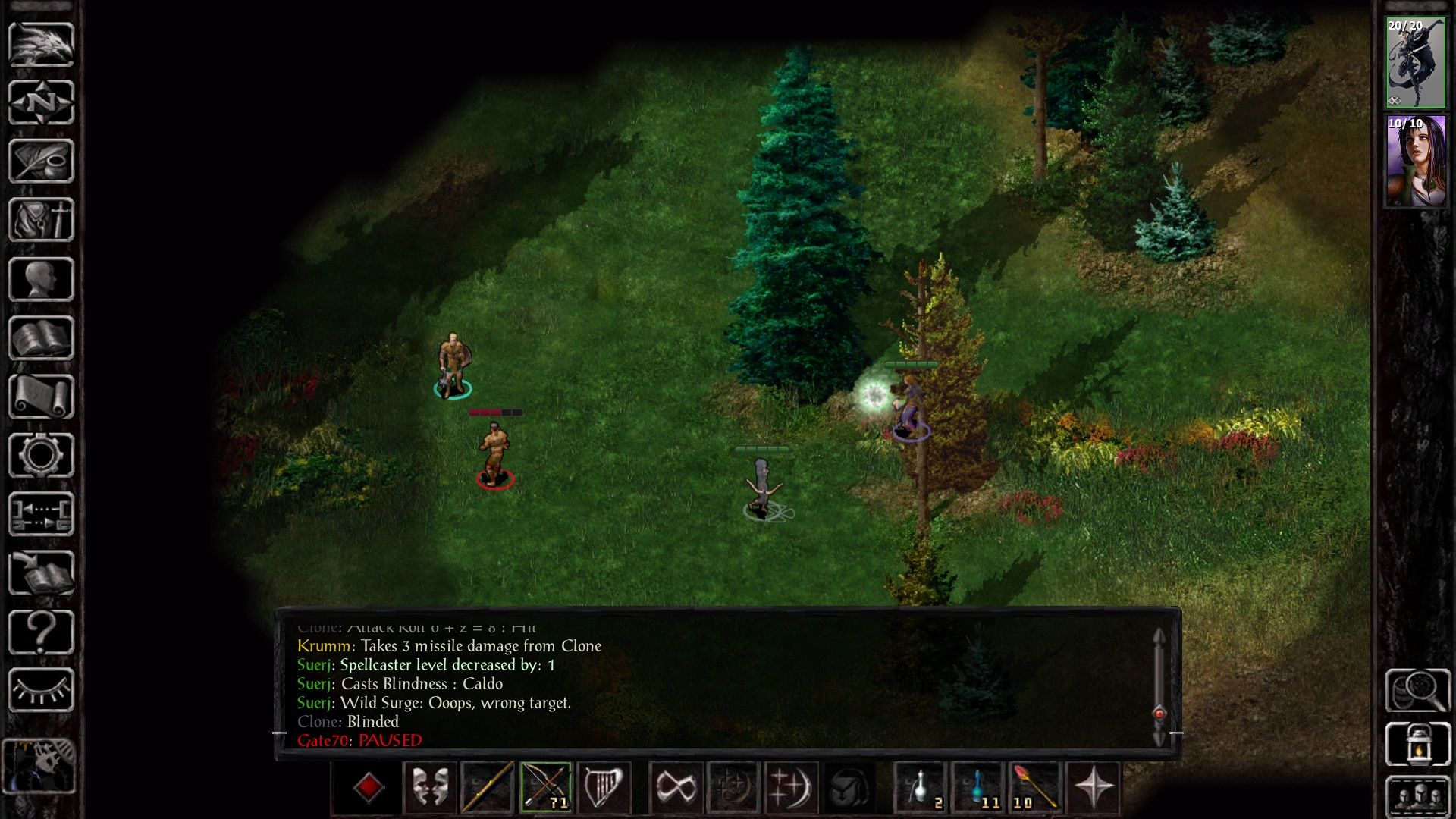Select all party members with helmets button
The height and width of the screenshot is (819, 1456).
pos(1417,798)
